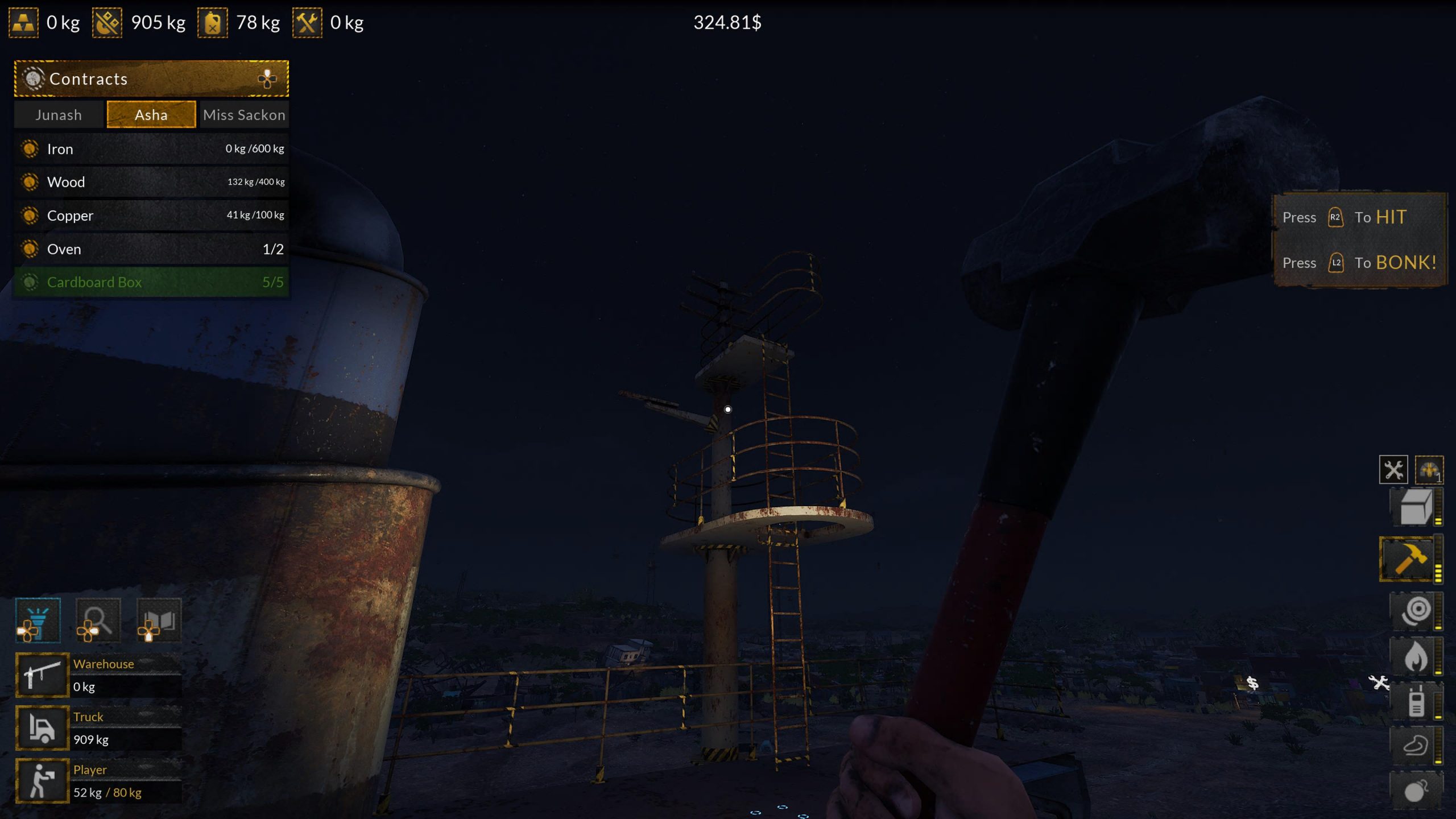Choose the cube block tool slot
Image resolution: width=1456 pixels, height=819 pixels.
(x=1415, y=506)
